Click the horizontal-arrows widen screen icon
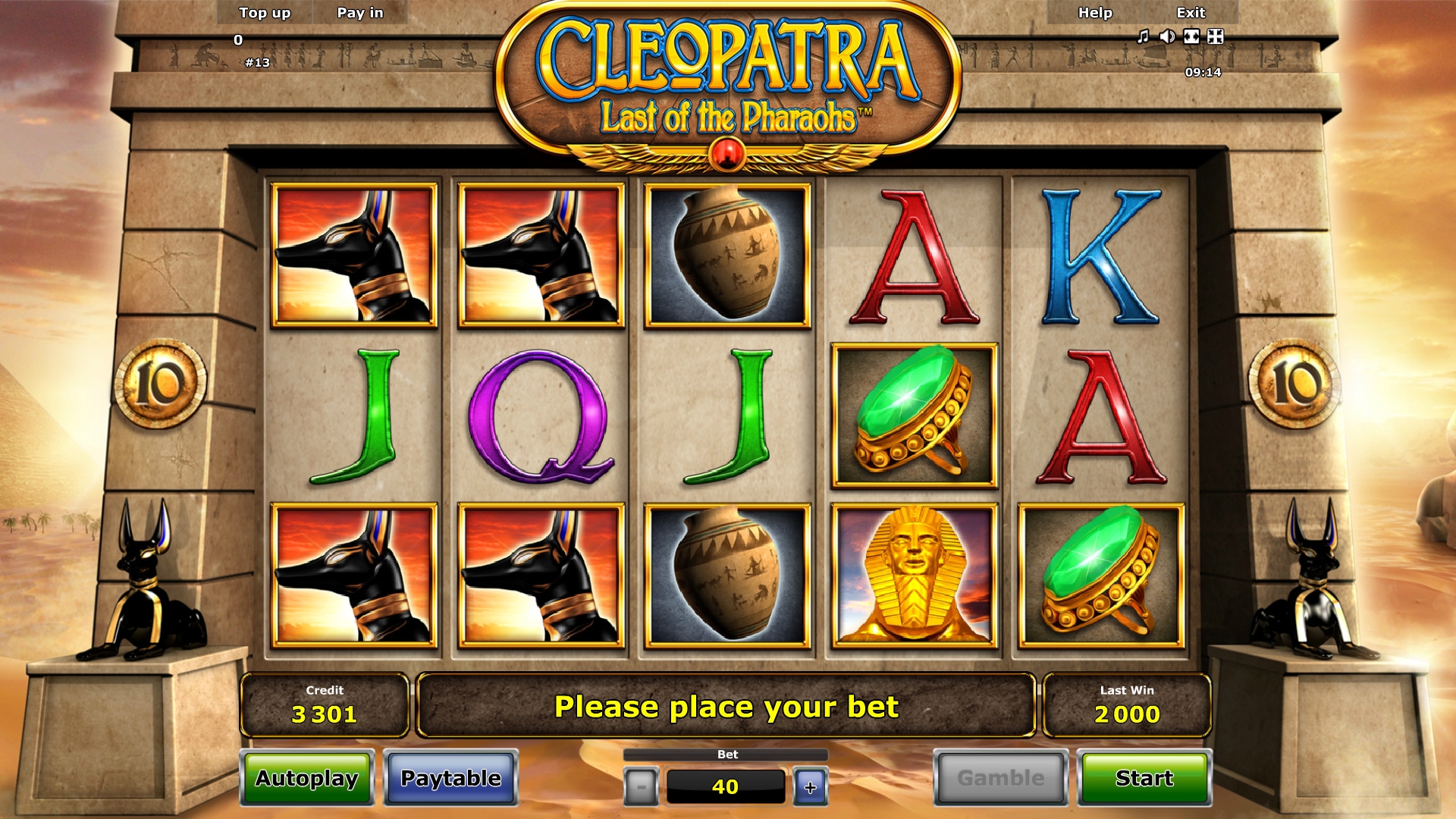This screenshot has width=1456, height=819. (x=1191, y=36)
